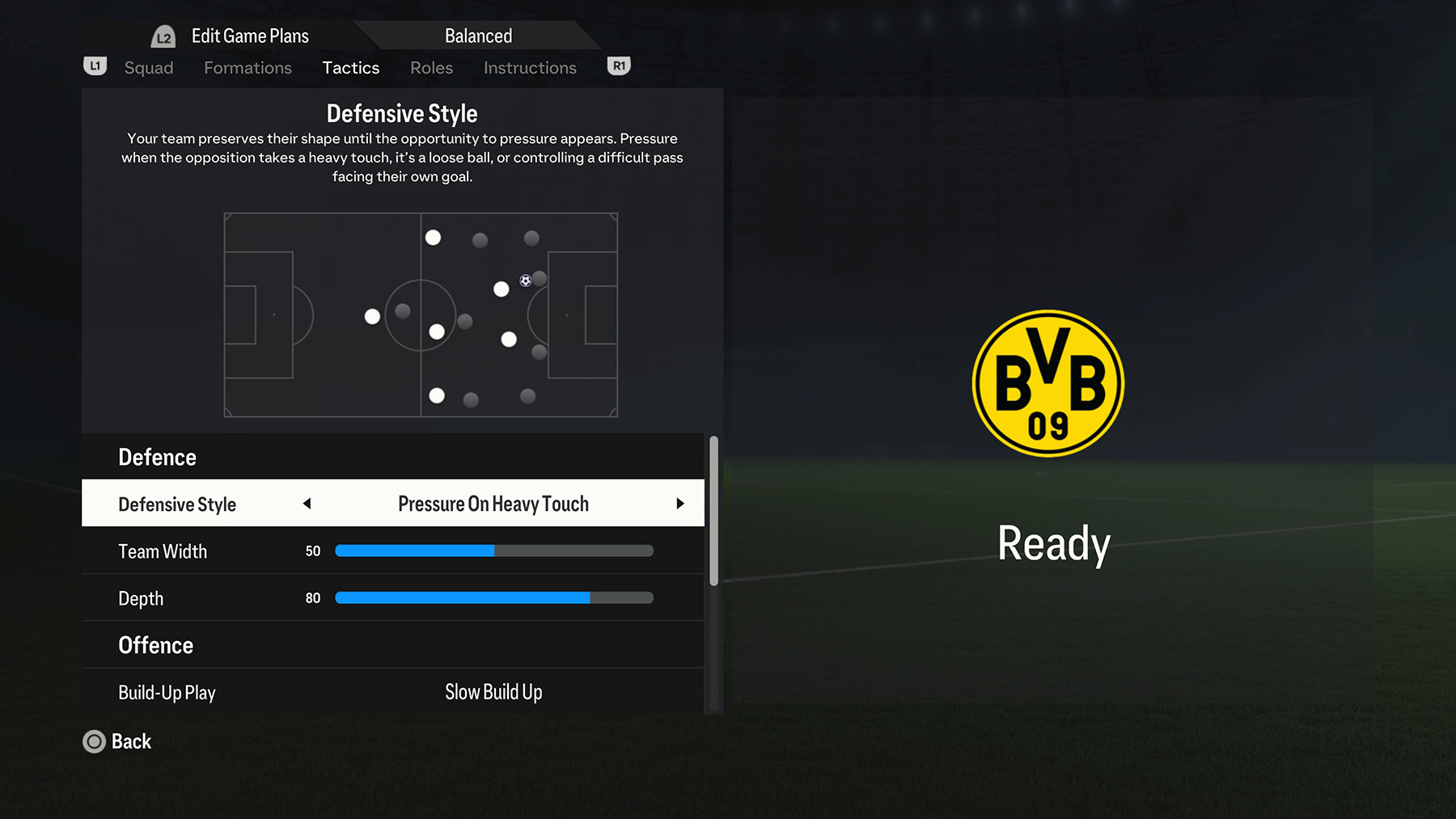Switch to the Formations tab
This screenshot has height=819, width=1456.
pyautogui.click(x=248, y=68)
